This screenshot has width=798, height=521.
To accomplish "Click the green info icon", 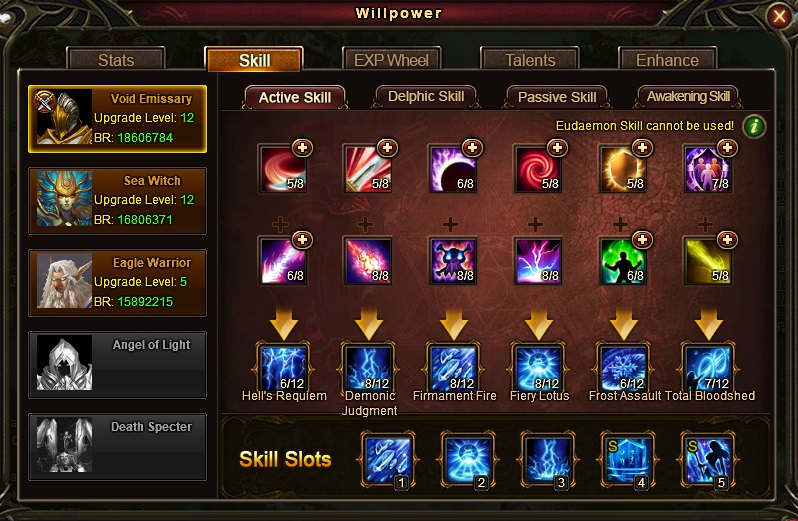I will [754, 126].
